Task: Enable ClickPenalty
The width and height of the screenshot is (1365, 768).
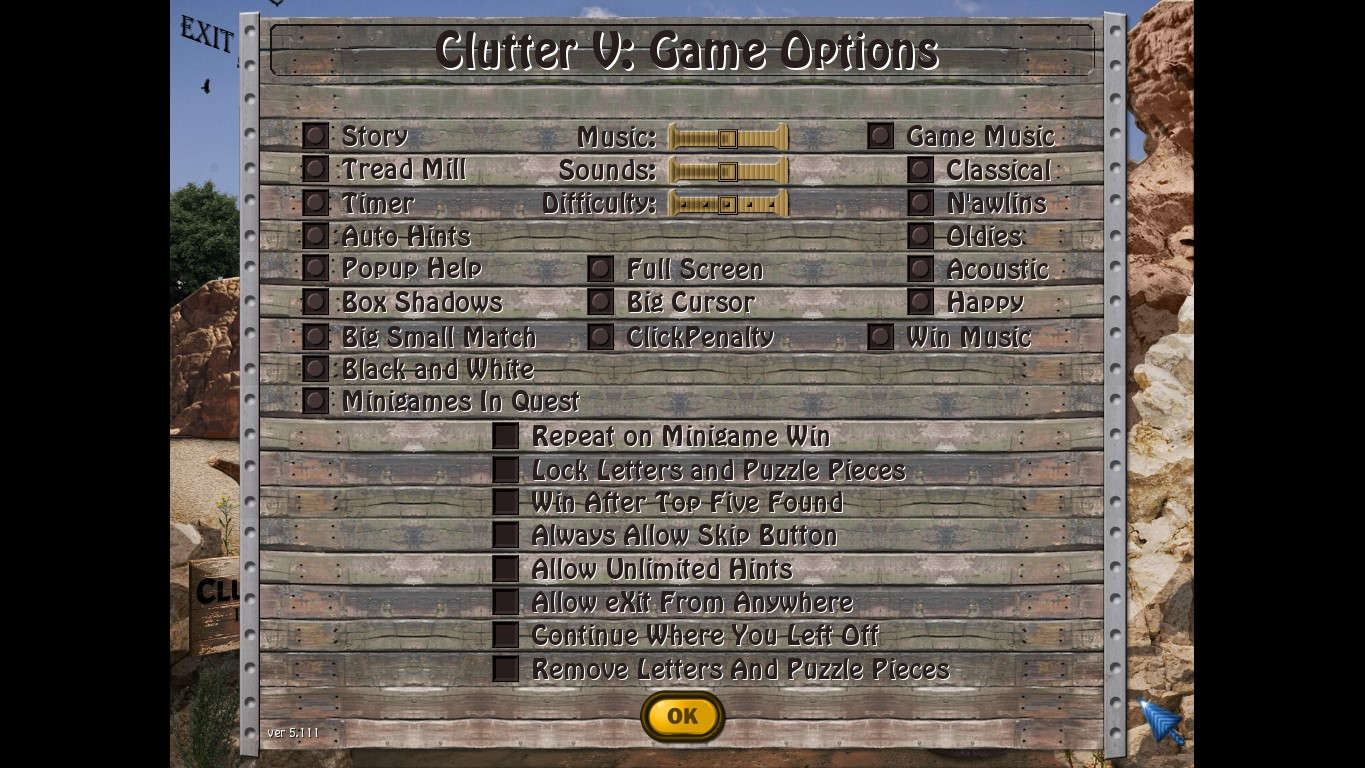Action: pyautogui.click(x=600, y=335)
